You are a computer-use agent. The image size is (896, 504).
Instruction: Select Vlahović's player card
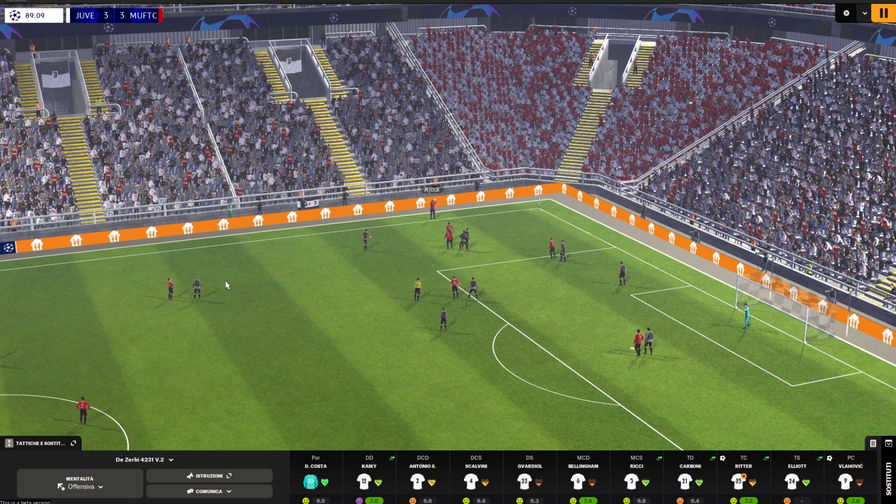(x=850, y=477)
